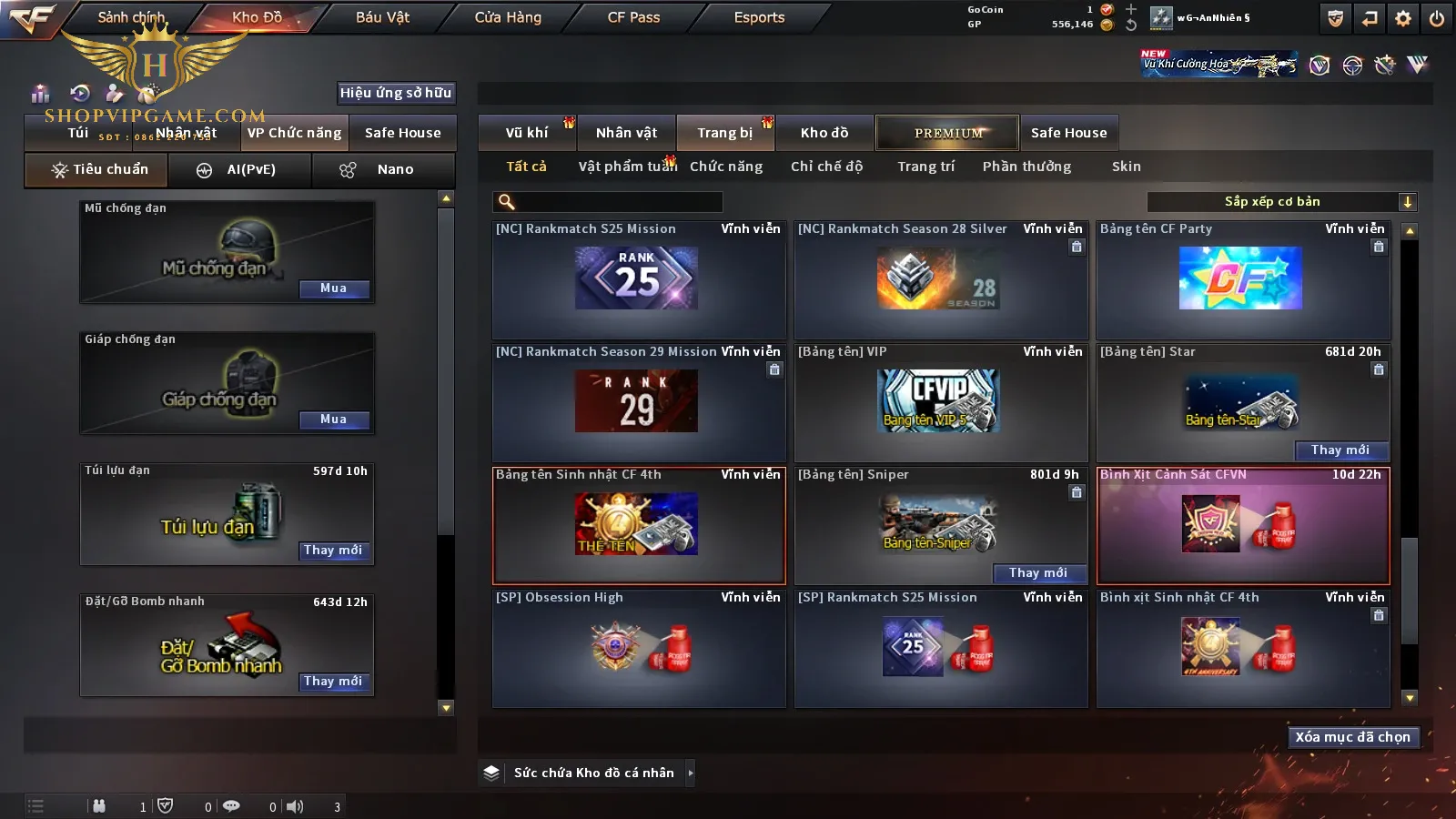Choose the Skin filter category
Screen dimensions: 1456x819
(x=1126, y=167)
